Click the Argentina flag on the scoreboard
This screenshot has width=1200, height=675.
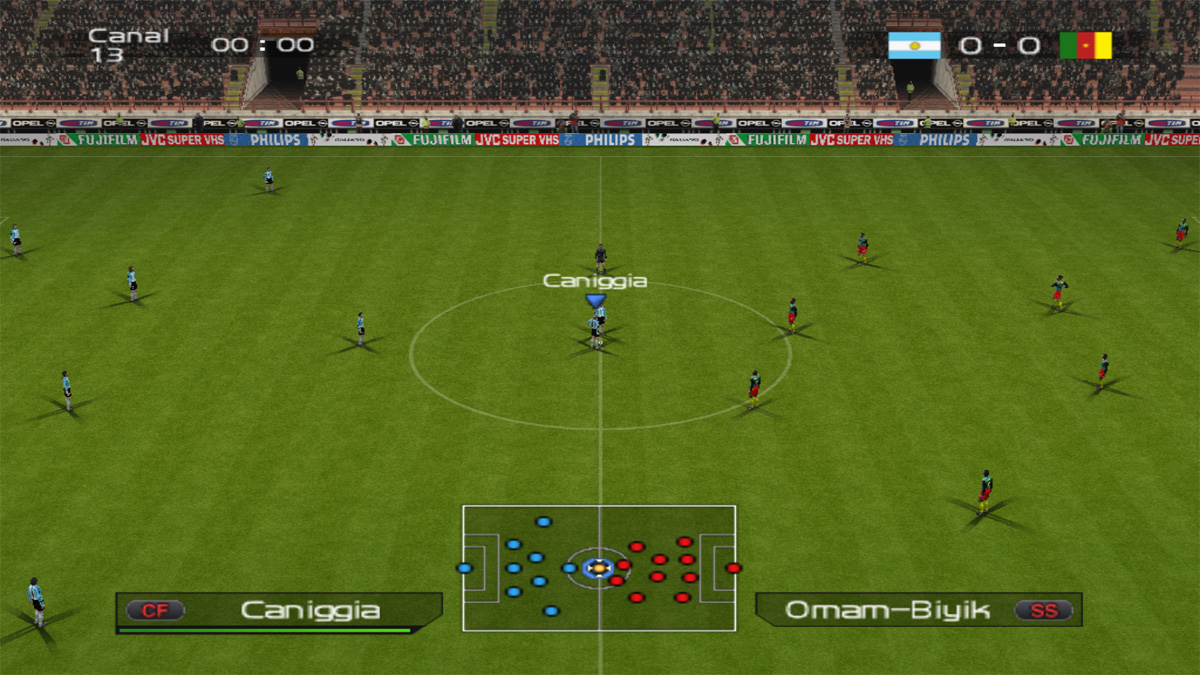click(x=914, y=45)
